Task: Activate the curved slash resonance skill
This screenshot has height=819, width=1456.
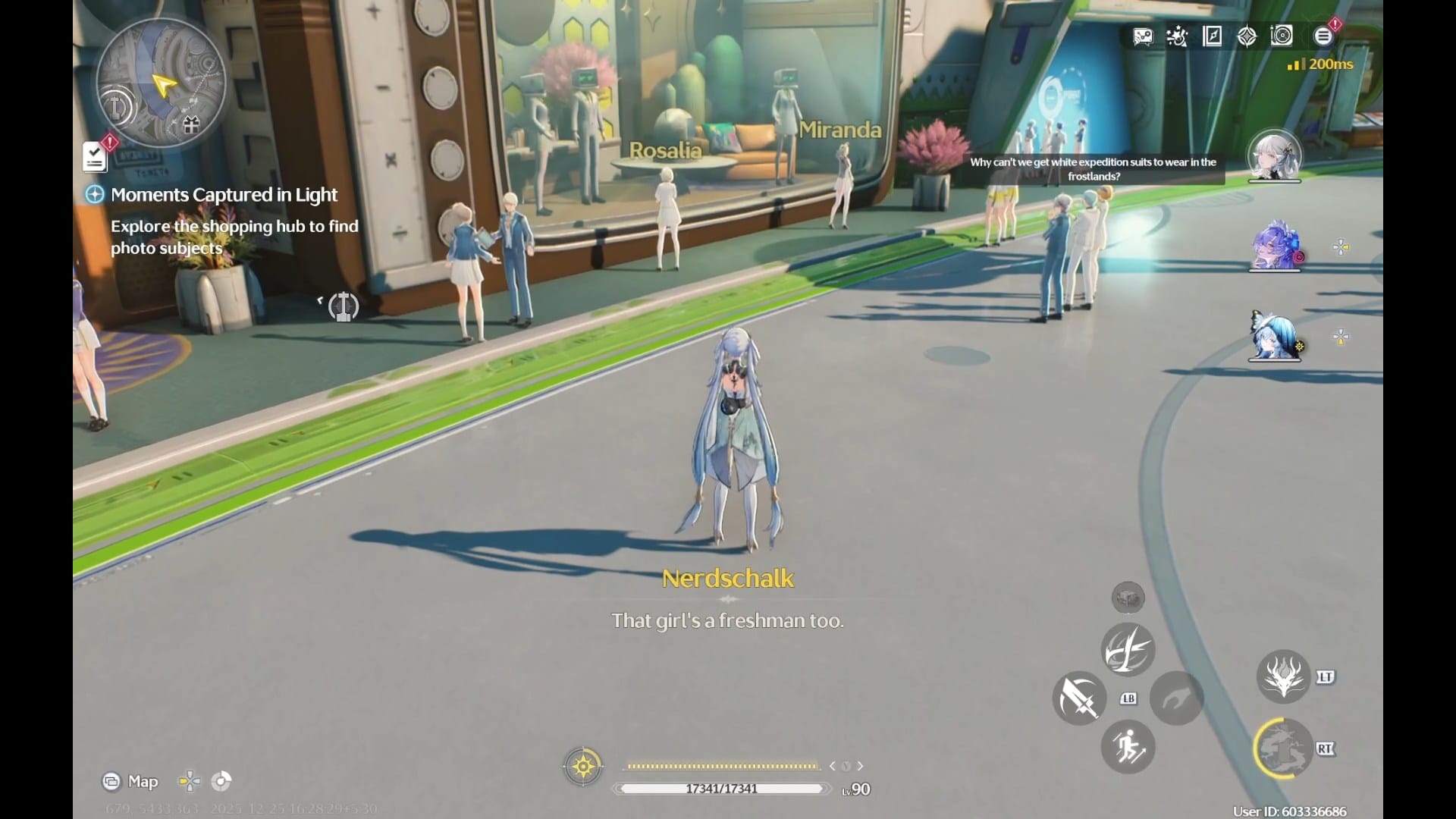Action: tap(1128, 649)
